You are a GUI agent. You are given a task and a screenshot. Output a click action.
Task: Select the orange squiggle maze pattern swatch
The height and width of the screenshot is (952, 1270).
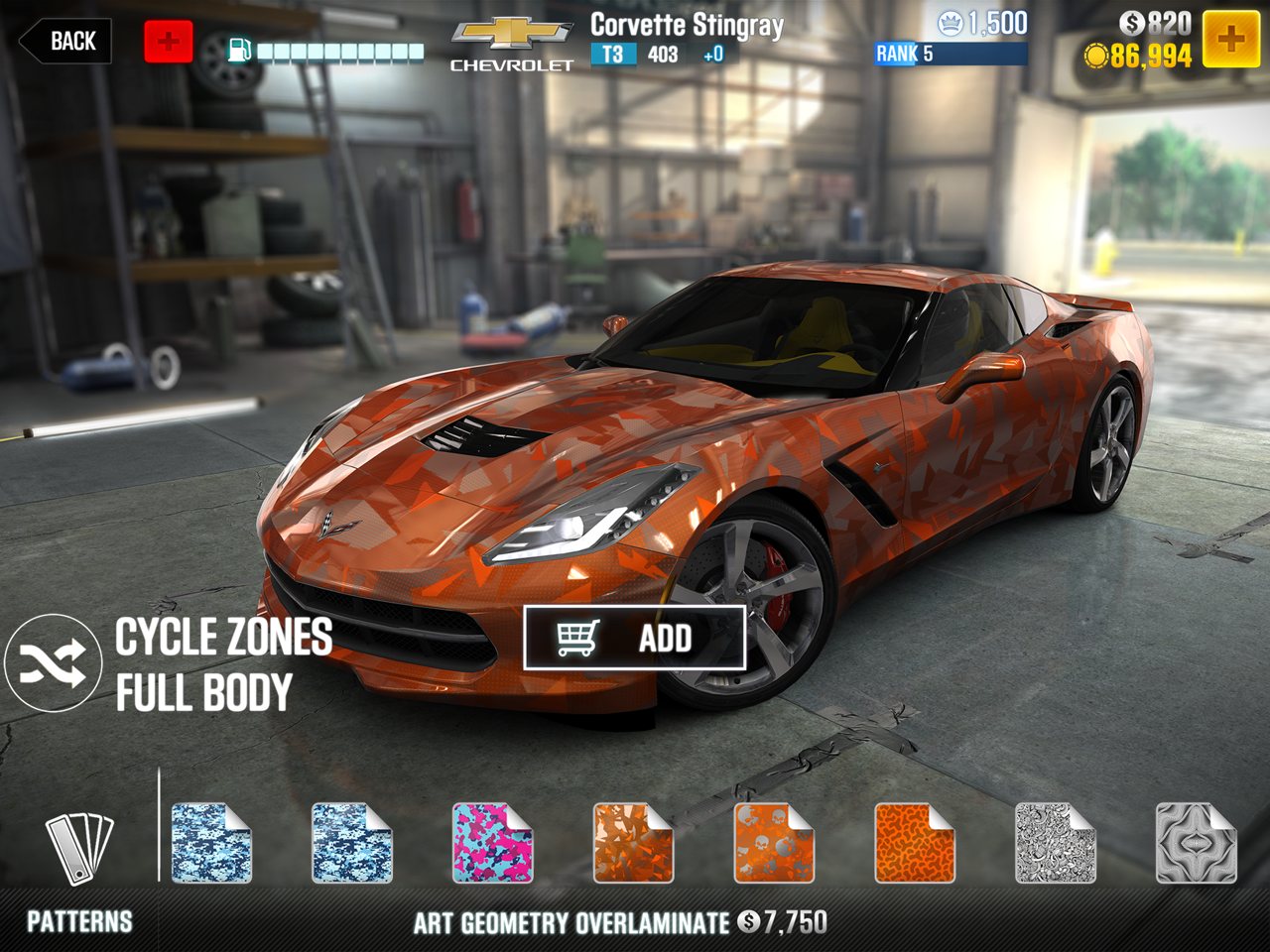point(915,843)
